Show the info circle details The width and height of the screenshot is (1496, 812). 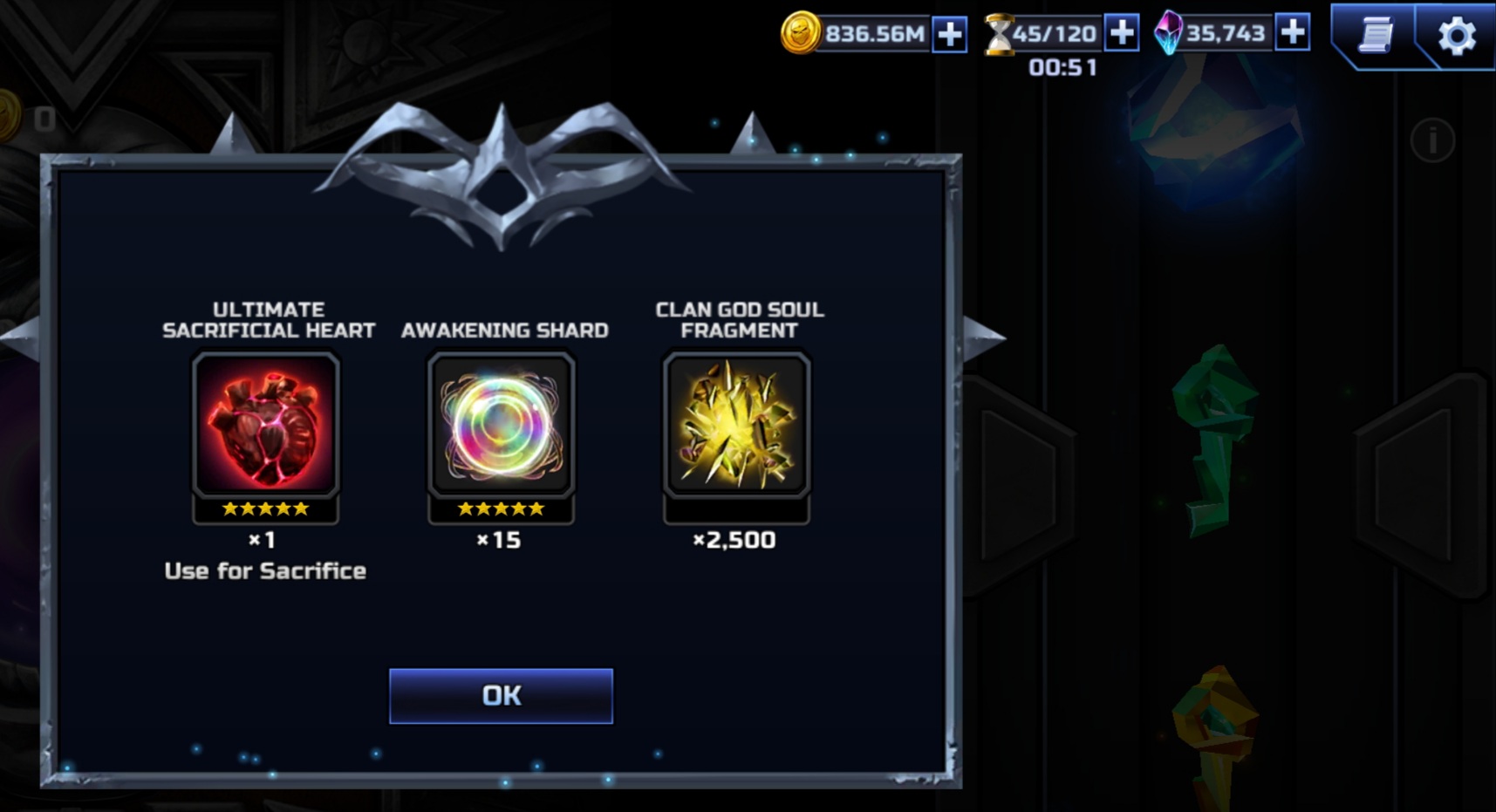[1432, 140]
